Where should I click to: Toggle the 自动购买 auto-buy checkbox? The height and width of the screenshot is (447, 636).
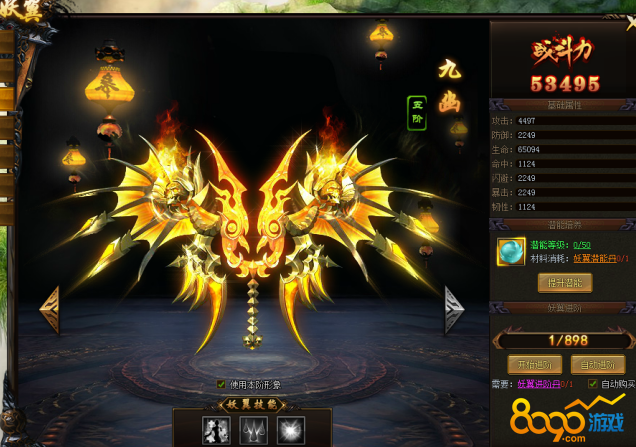(x=593, y=384)
